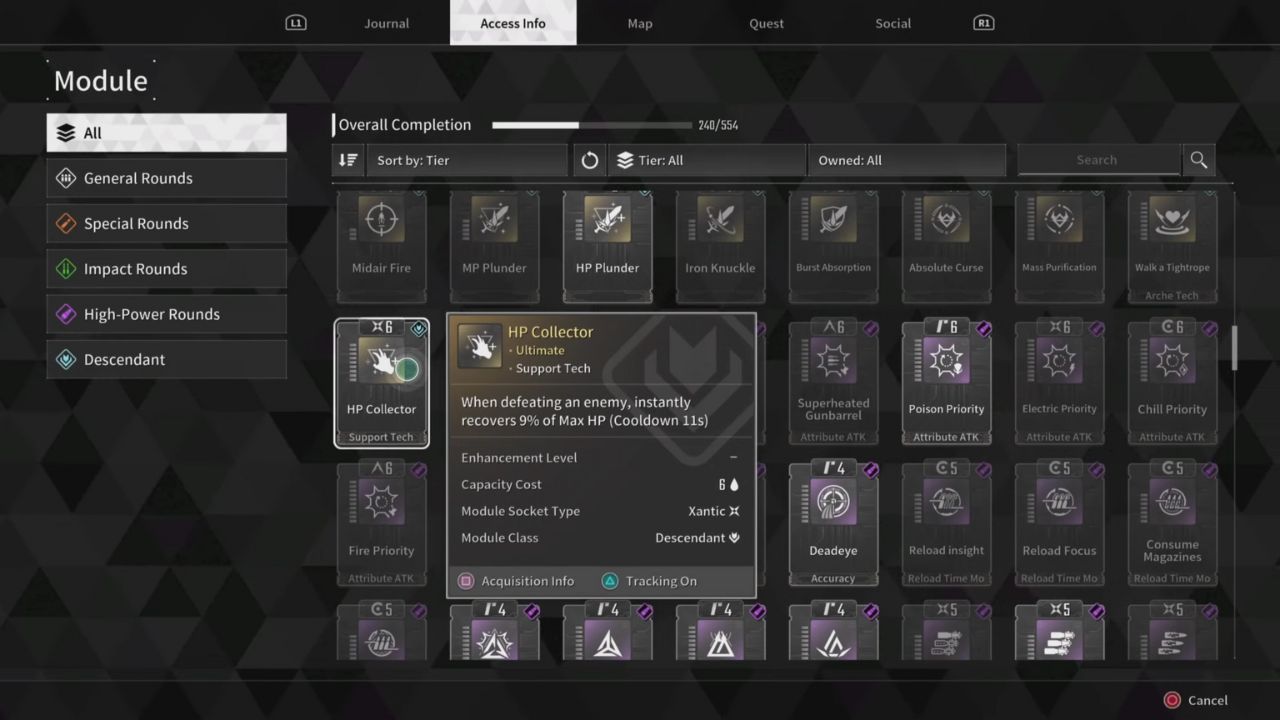Open the Journal tab
The image size is (1280, 720).
pyautogui.click(x=386, y=23)
